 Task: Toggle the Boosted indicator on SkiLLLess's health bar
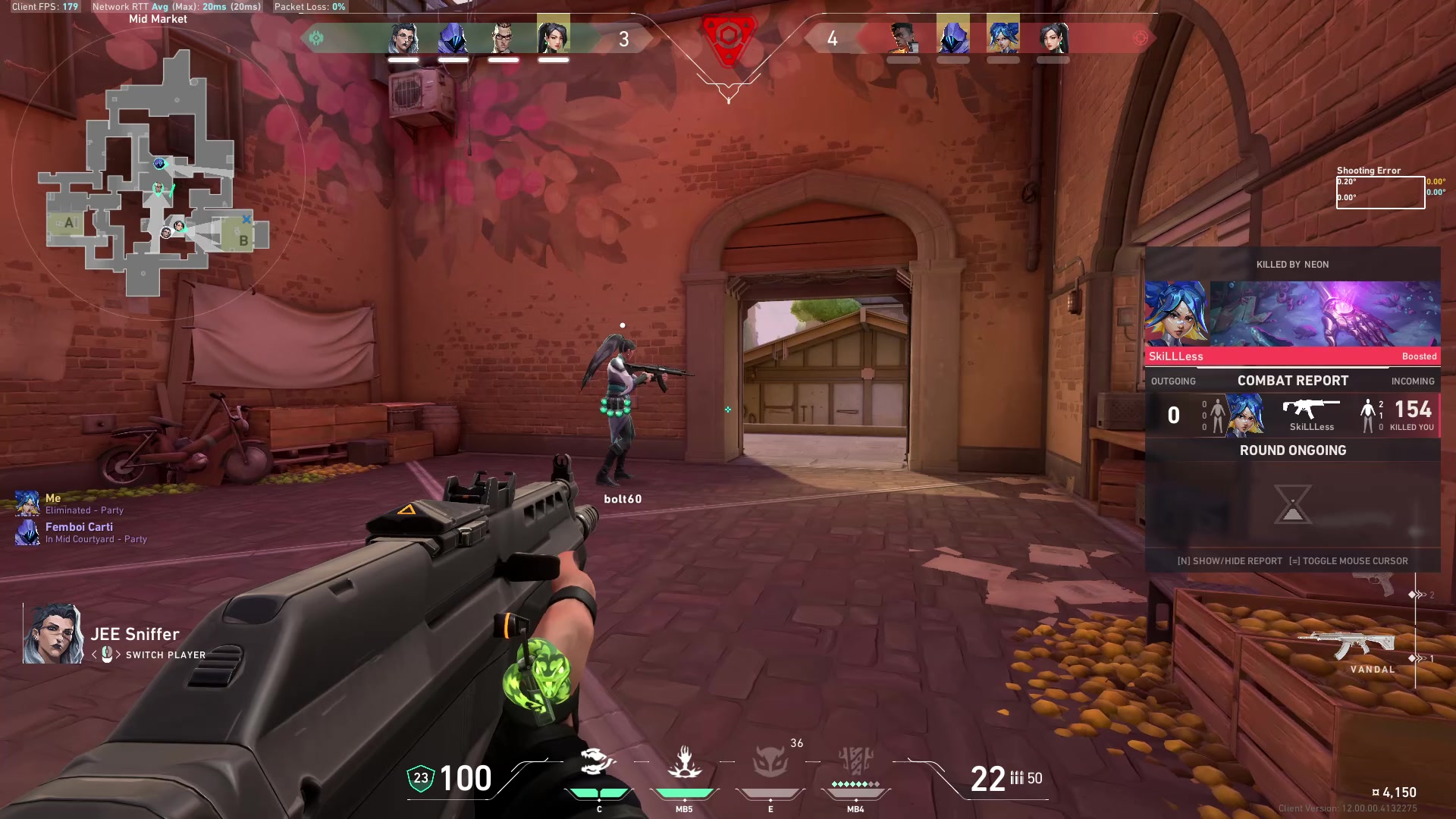click(x=1417, y=356)
